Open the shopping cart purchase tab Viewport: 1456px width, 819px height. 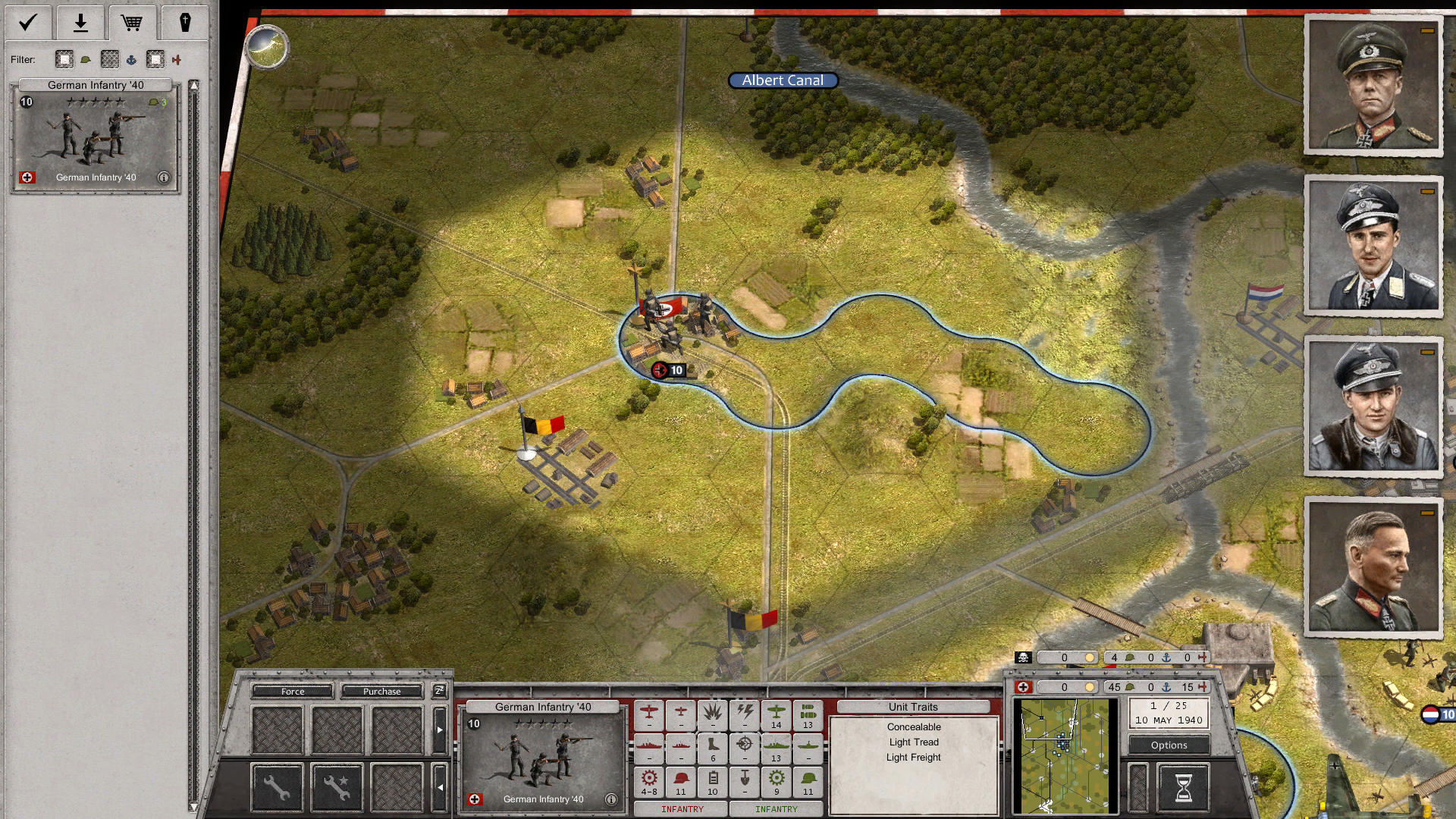tap(133, 23)
